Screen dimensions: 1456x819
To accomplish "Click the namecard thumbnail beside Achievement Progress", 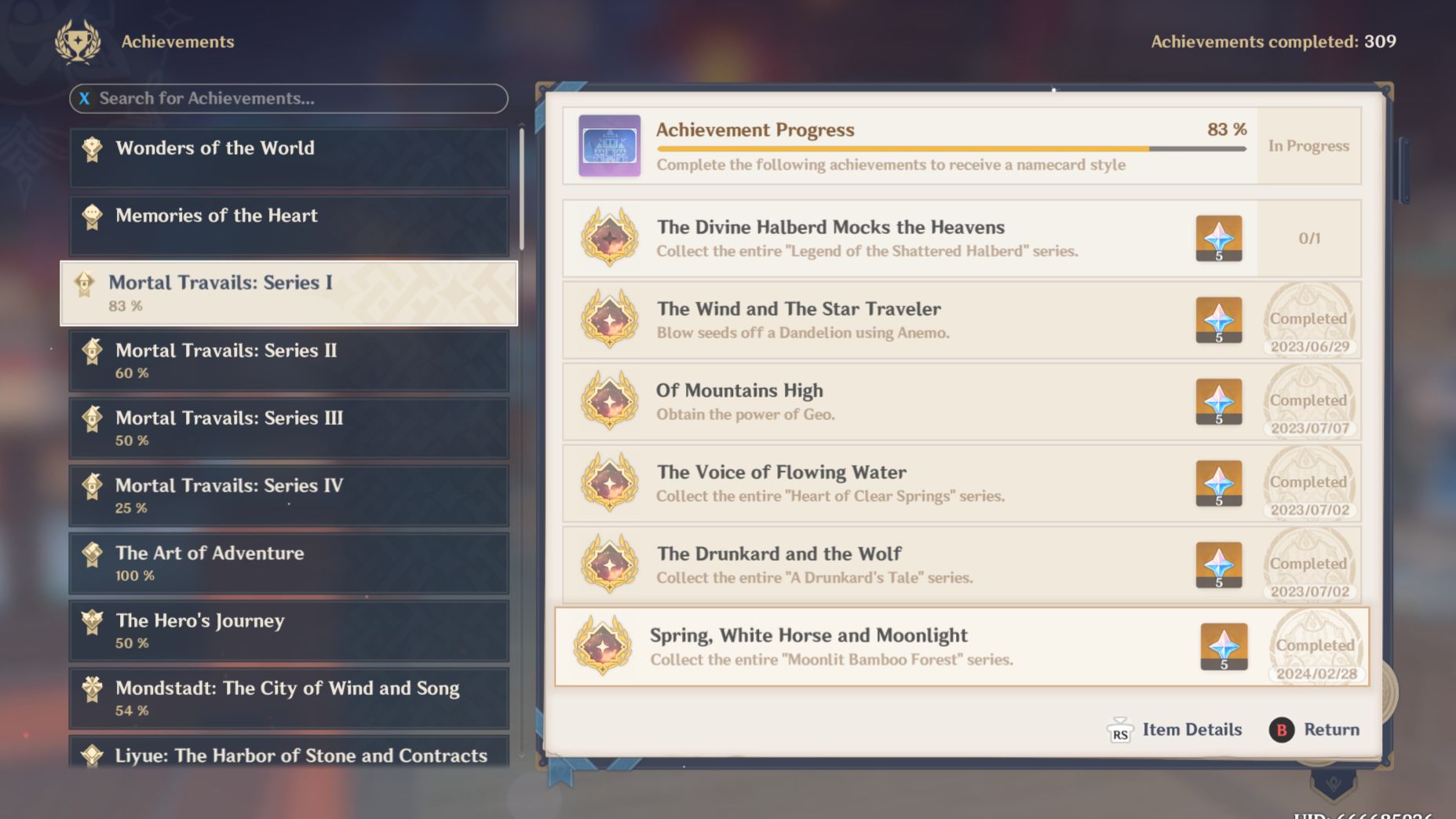I will (x=609, y=146).
